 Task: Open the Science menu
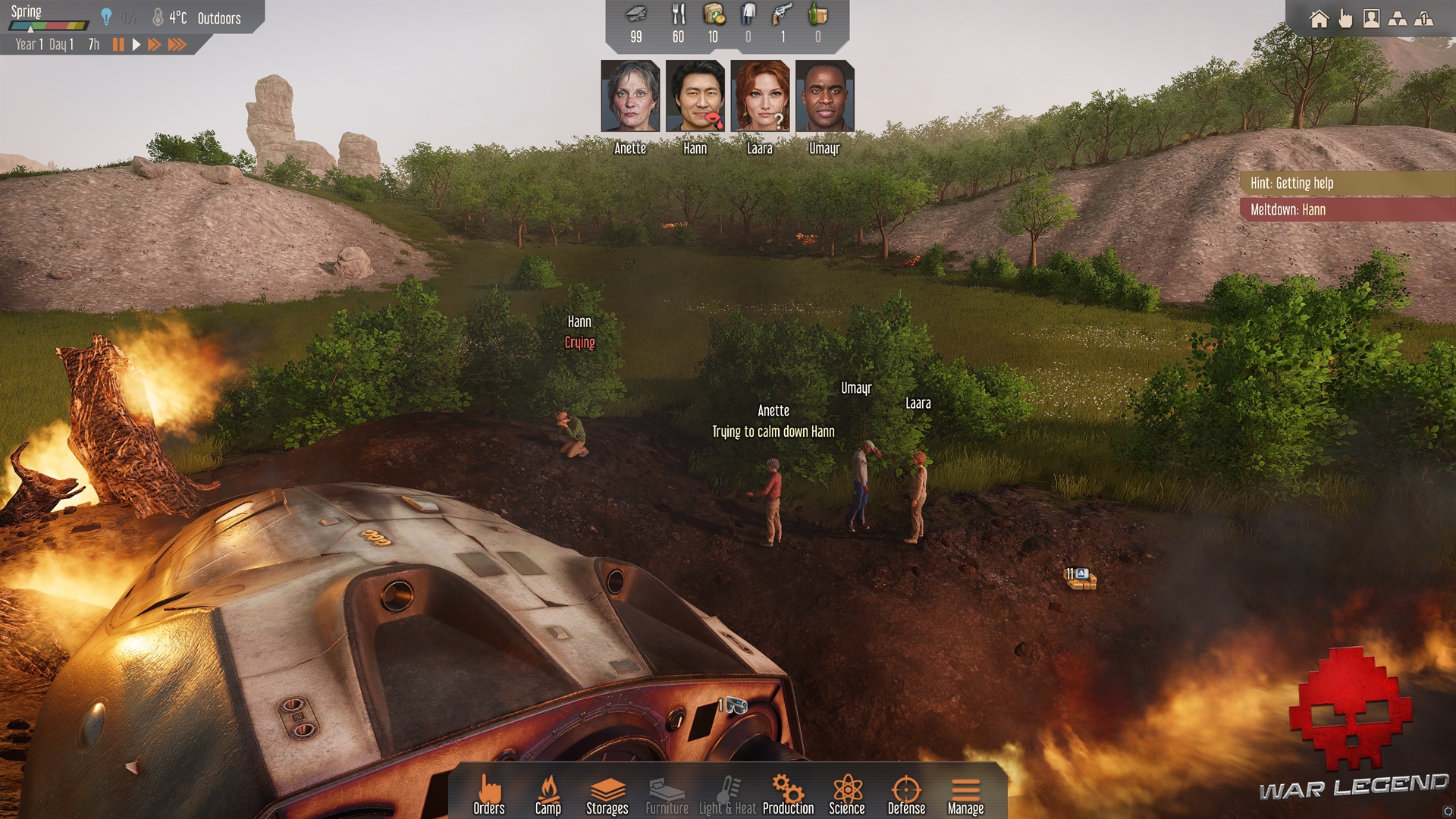click(x=847, y=795)
